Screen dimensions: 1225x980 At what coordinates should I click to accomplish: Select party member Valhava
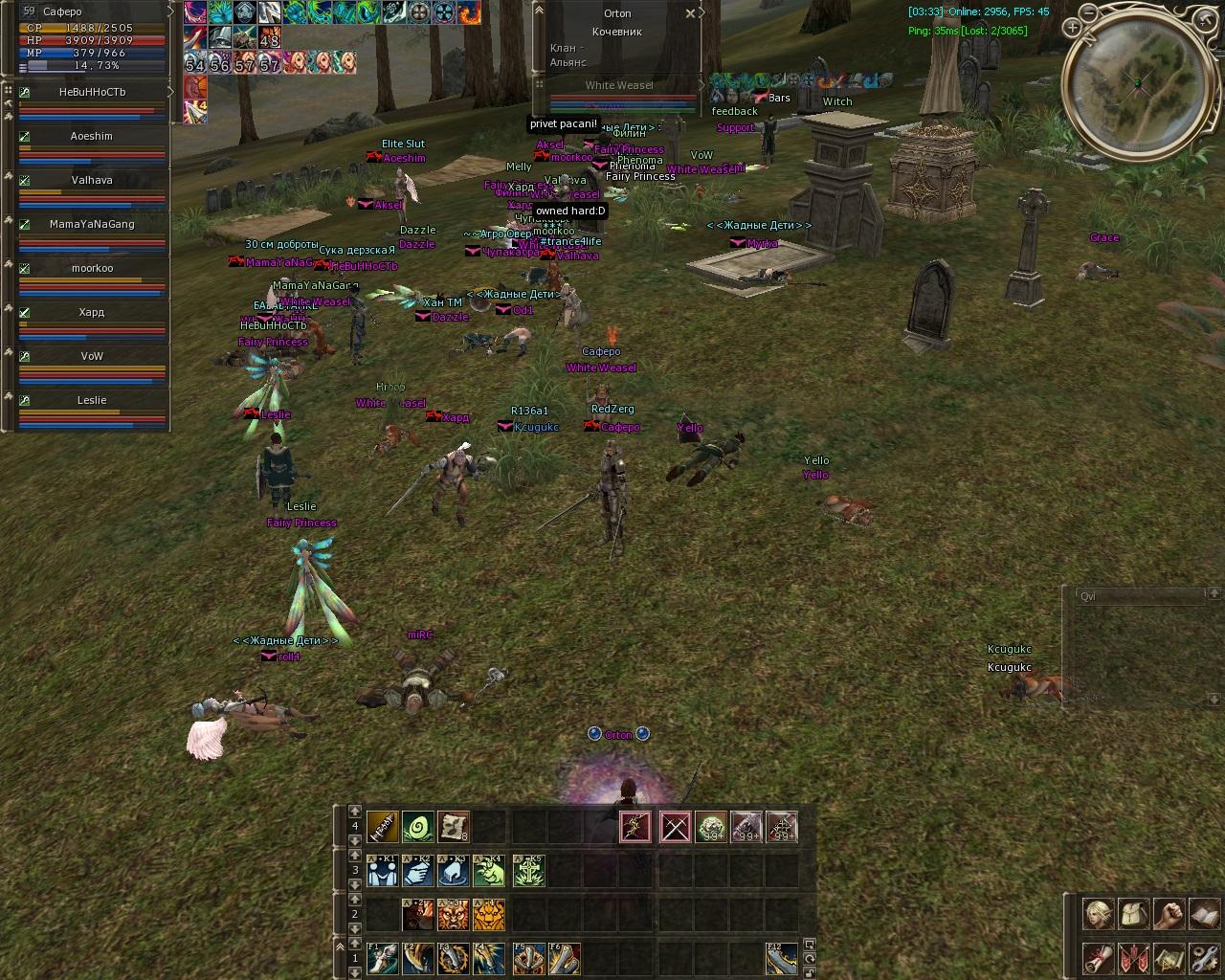coord(92,181)
